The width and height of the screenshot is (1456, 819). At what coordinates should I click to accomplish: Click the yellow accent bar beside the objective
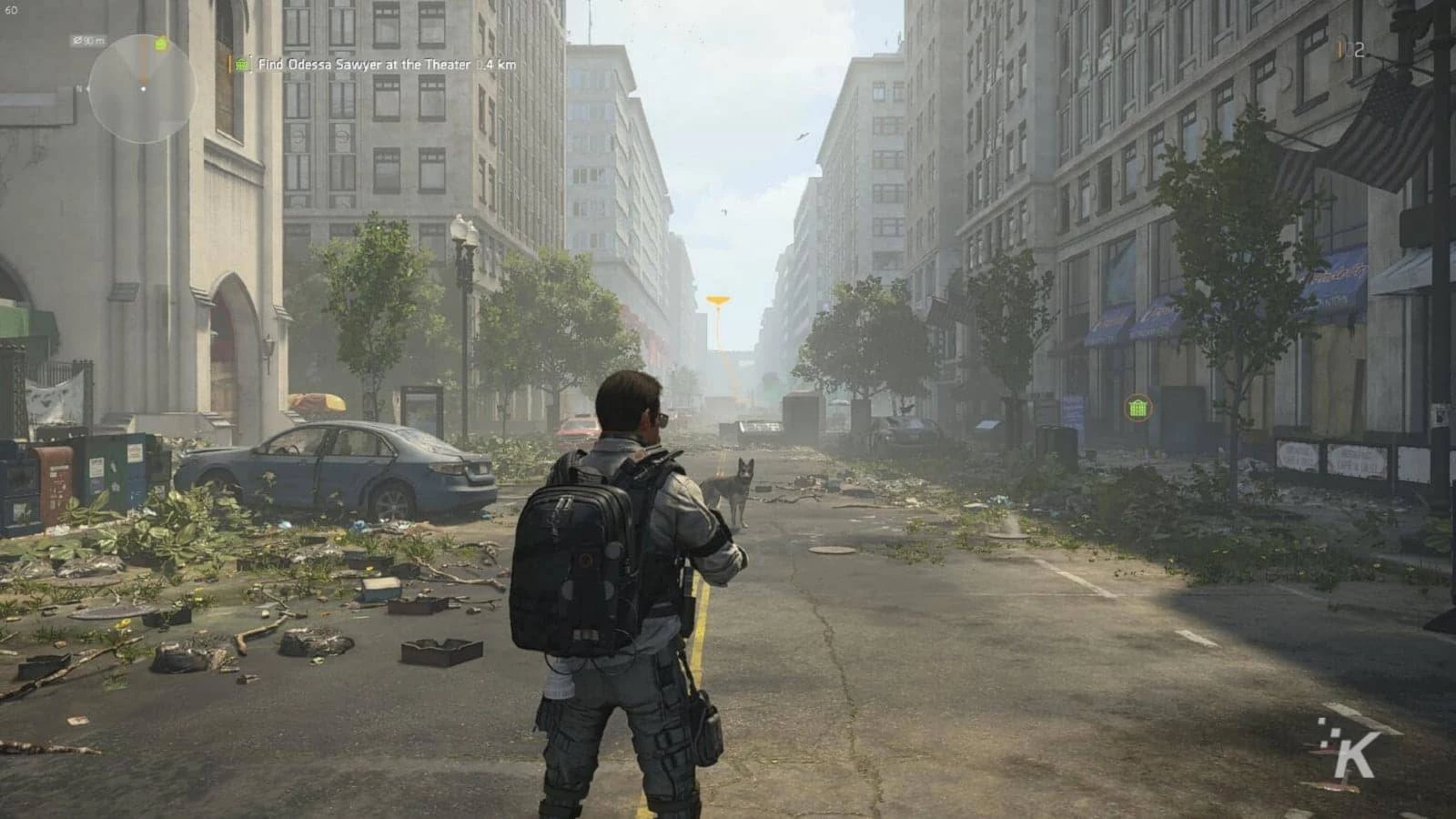tap(229, 65)
